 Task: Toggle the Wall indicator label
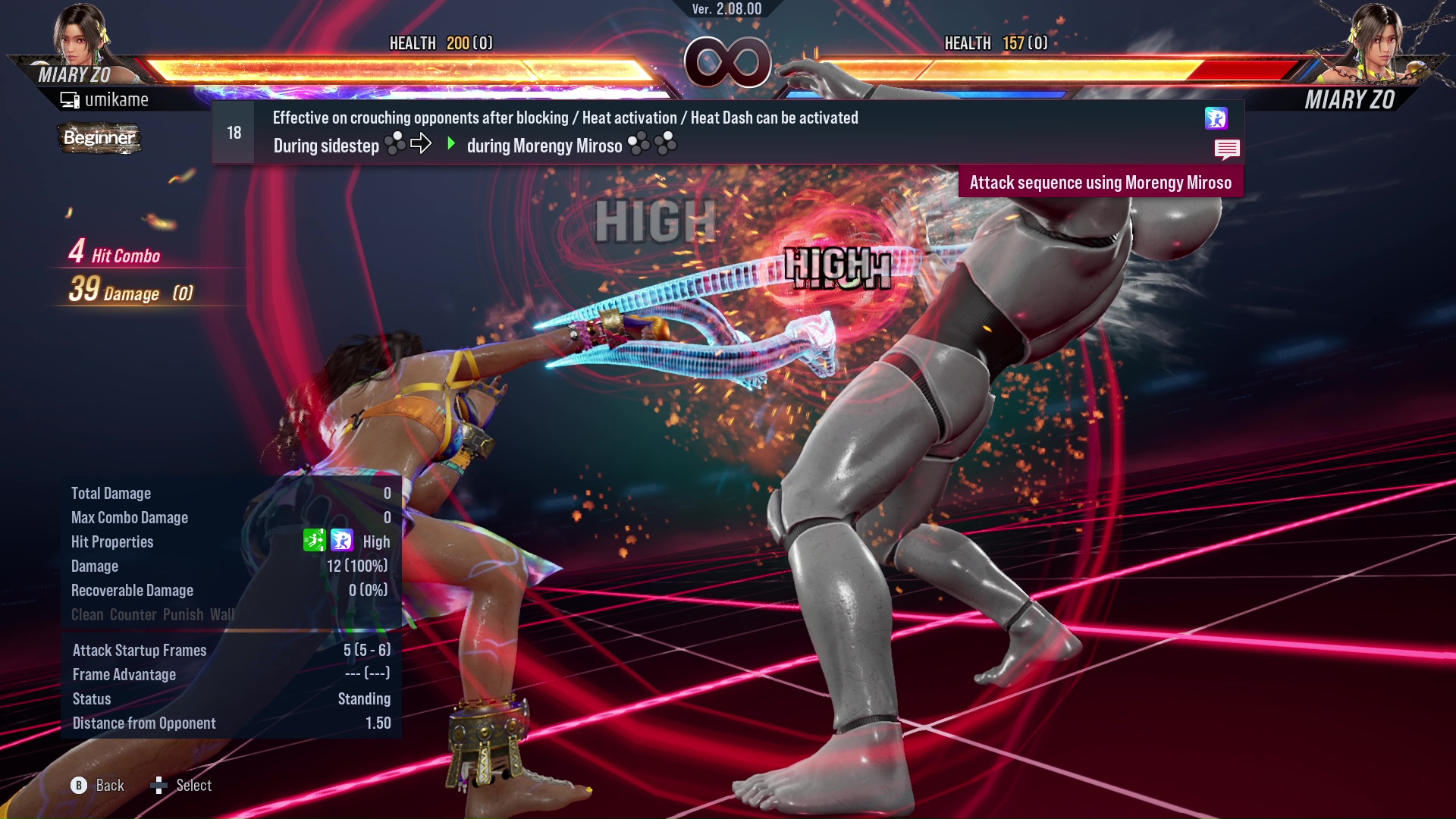click(223, 615)
